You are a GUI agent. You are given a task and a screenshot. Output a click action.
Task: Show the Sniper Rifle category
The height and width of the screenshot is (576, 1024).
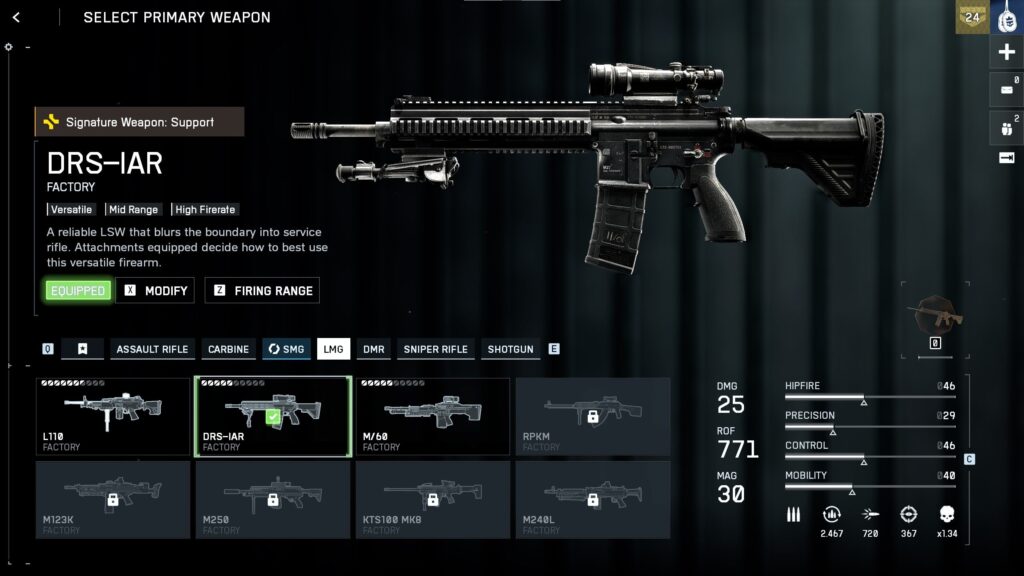click(x=435, y=349)
